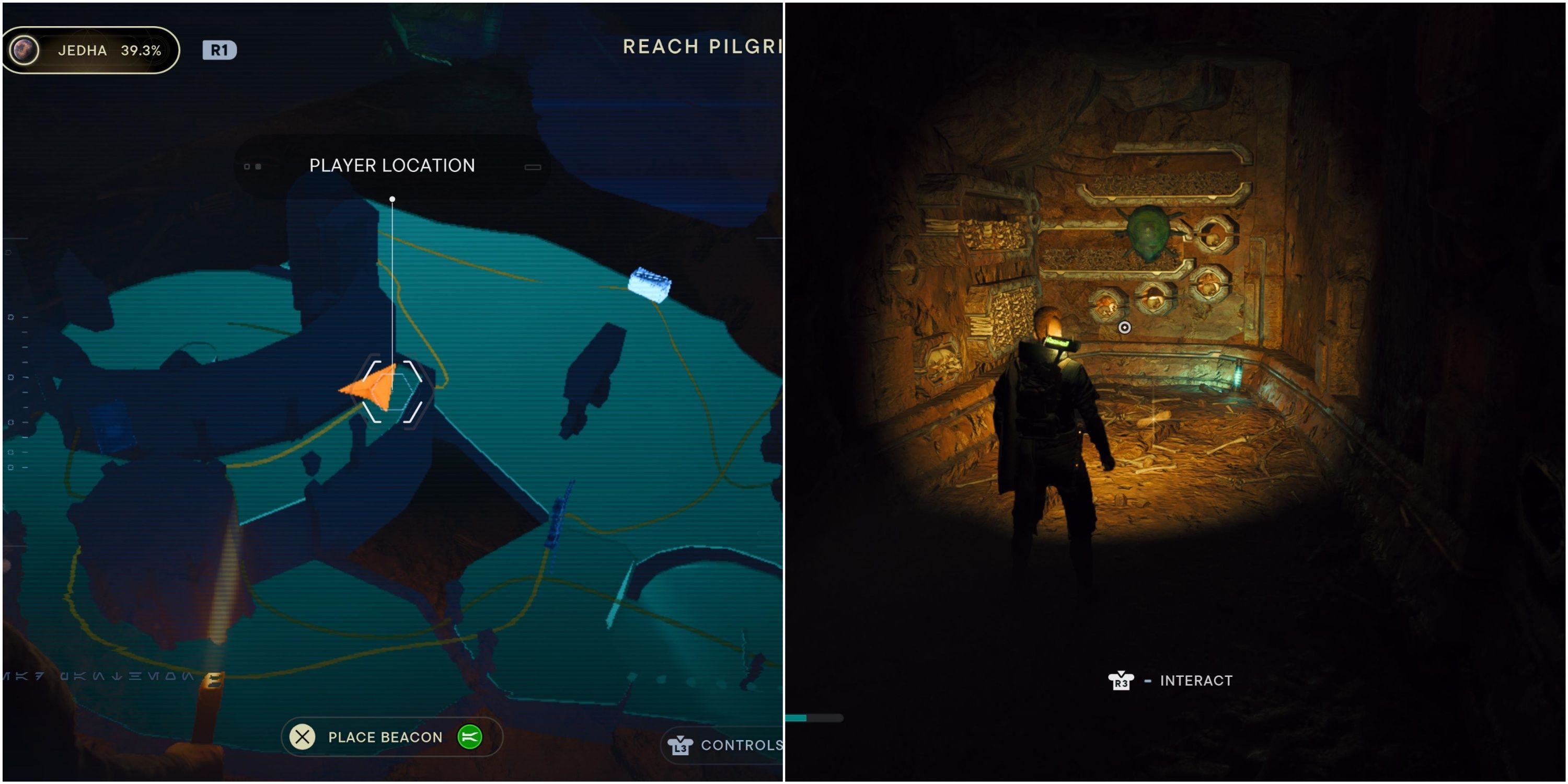This screenshot has width=1568, height=784.
Task: Expand the Player Location callout on the map
Action: click(x=391, y=165)
